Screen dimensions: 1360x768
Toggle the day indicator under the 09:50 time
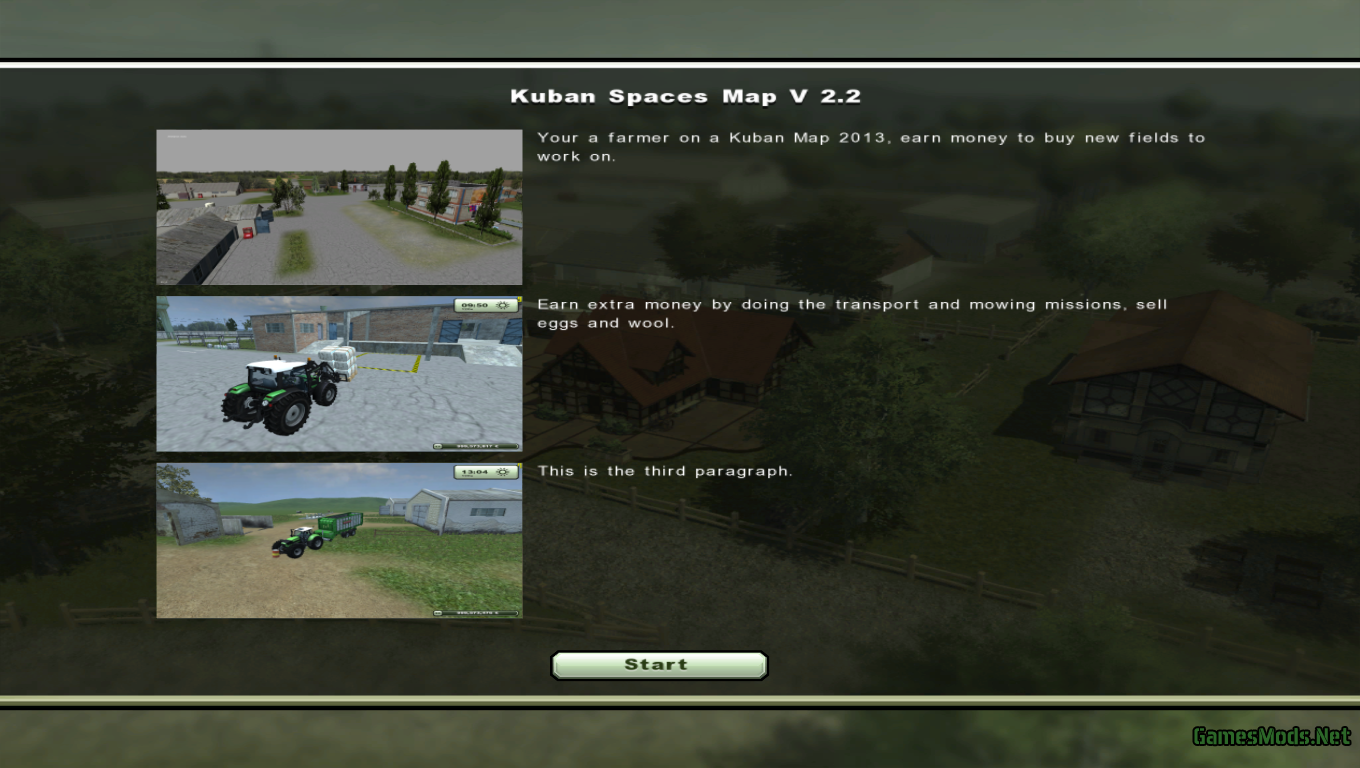[x=467, y=309]
